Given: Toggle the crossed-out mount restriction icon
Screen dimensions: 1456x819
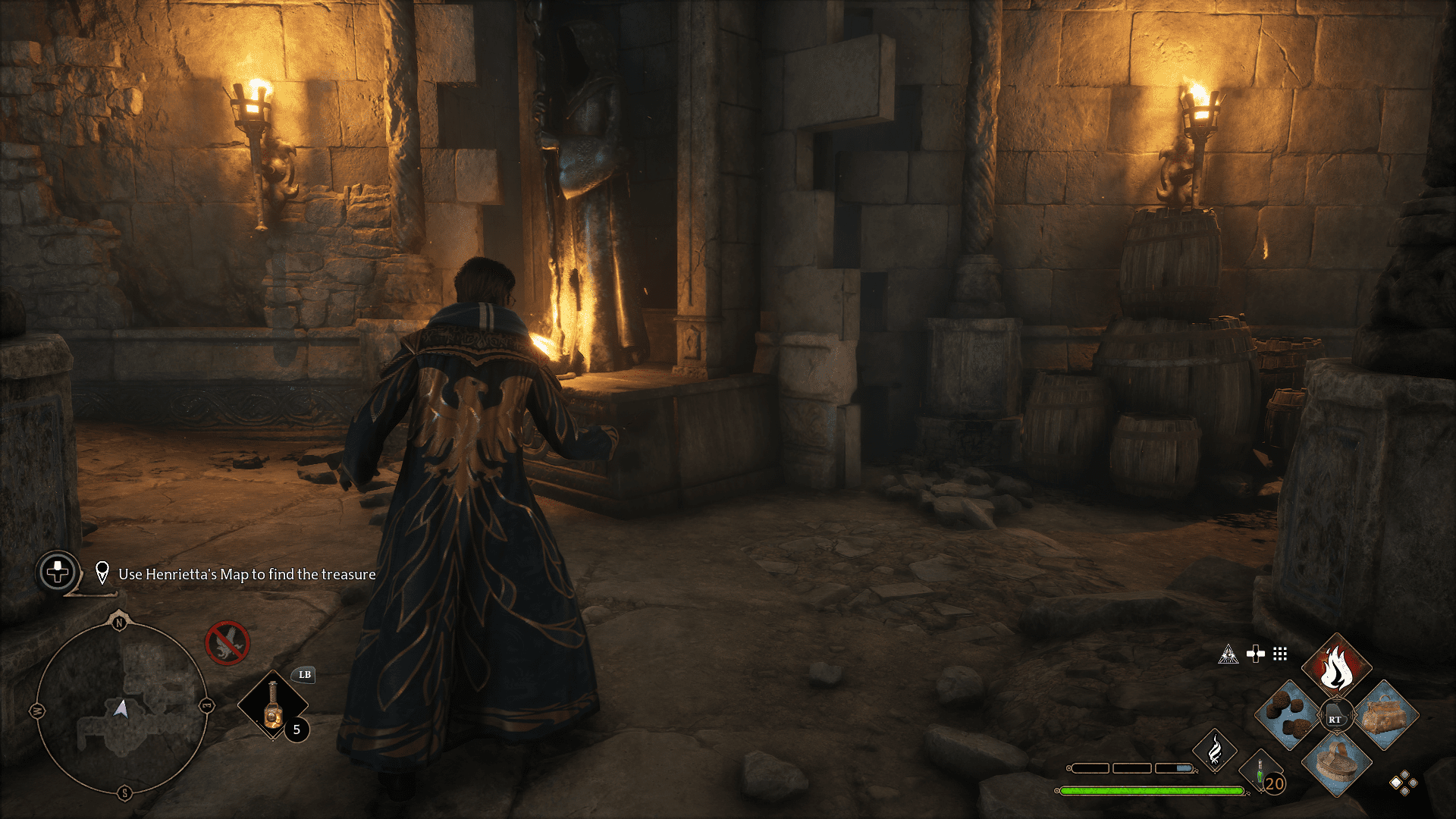Looking at the screenshot, I should pos(227,645).
